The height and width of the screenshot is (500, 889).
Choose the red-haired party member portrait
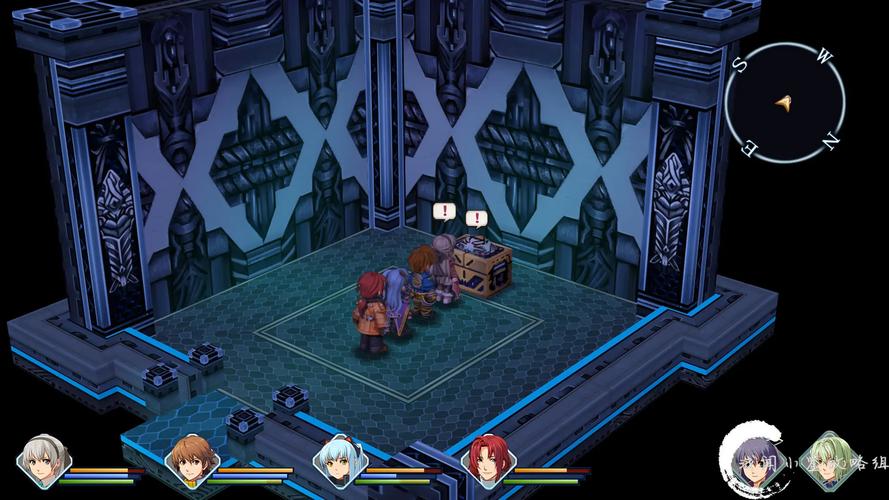[x=490, y=461]
